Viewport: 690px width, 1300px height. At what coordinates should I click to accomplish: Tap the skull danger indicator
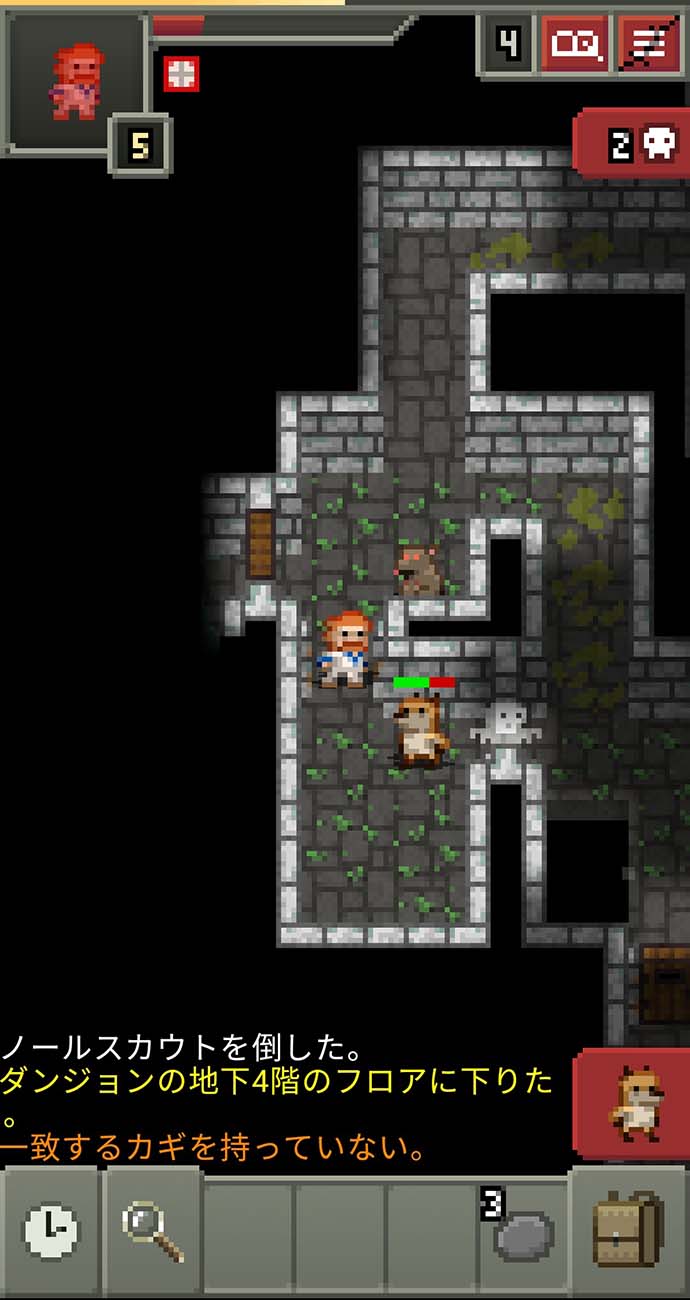click(x=635, y=145)
